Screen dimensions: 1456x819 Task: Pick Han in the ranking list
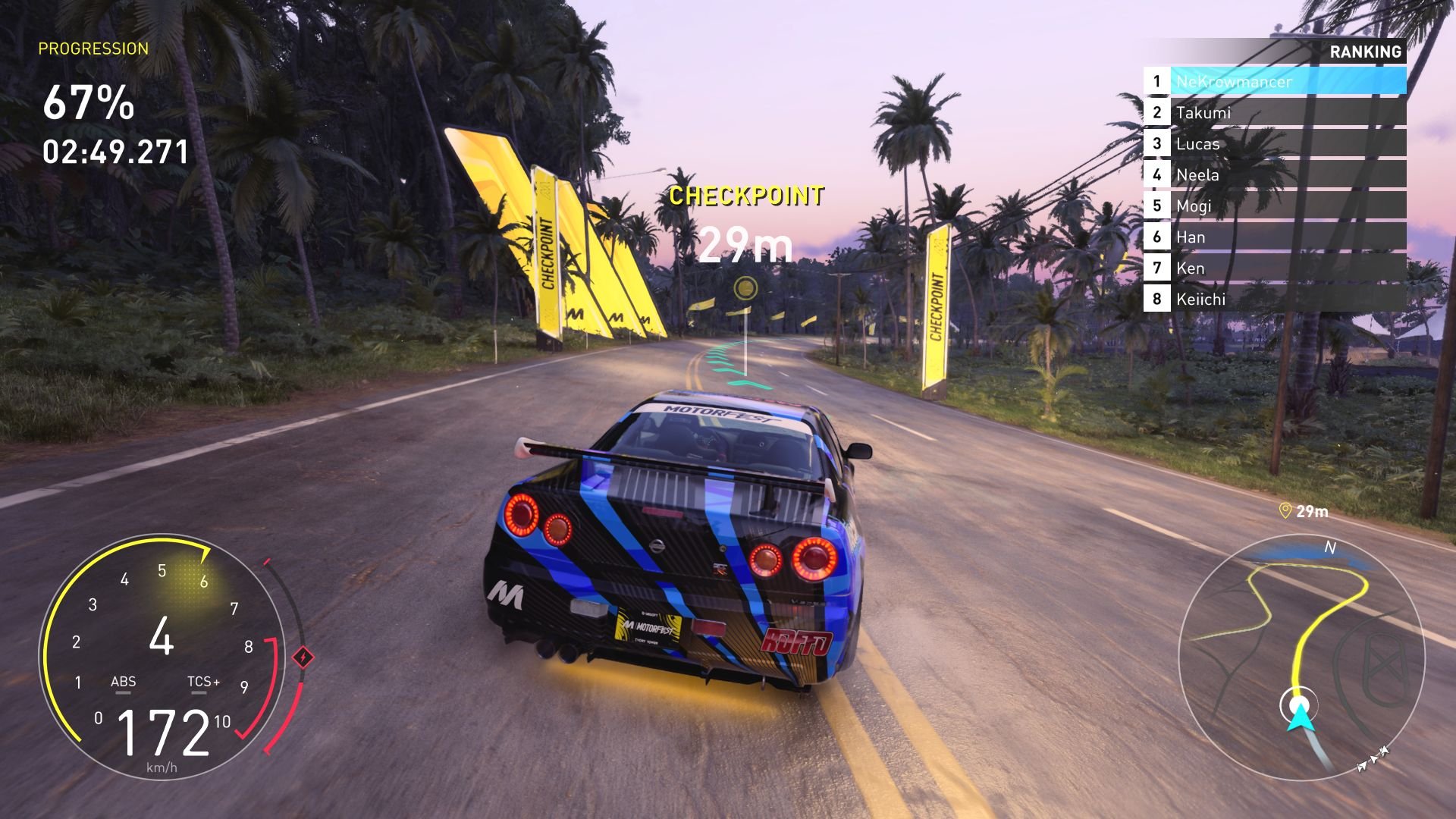point(1274,237)
